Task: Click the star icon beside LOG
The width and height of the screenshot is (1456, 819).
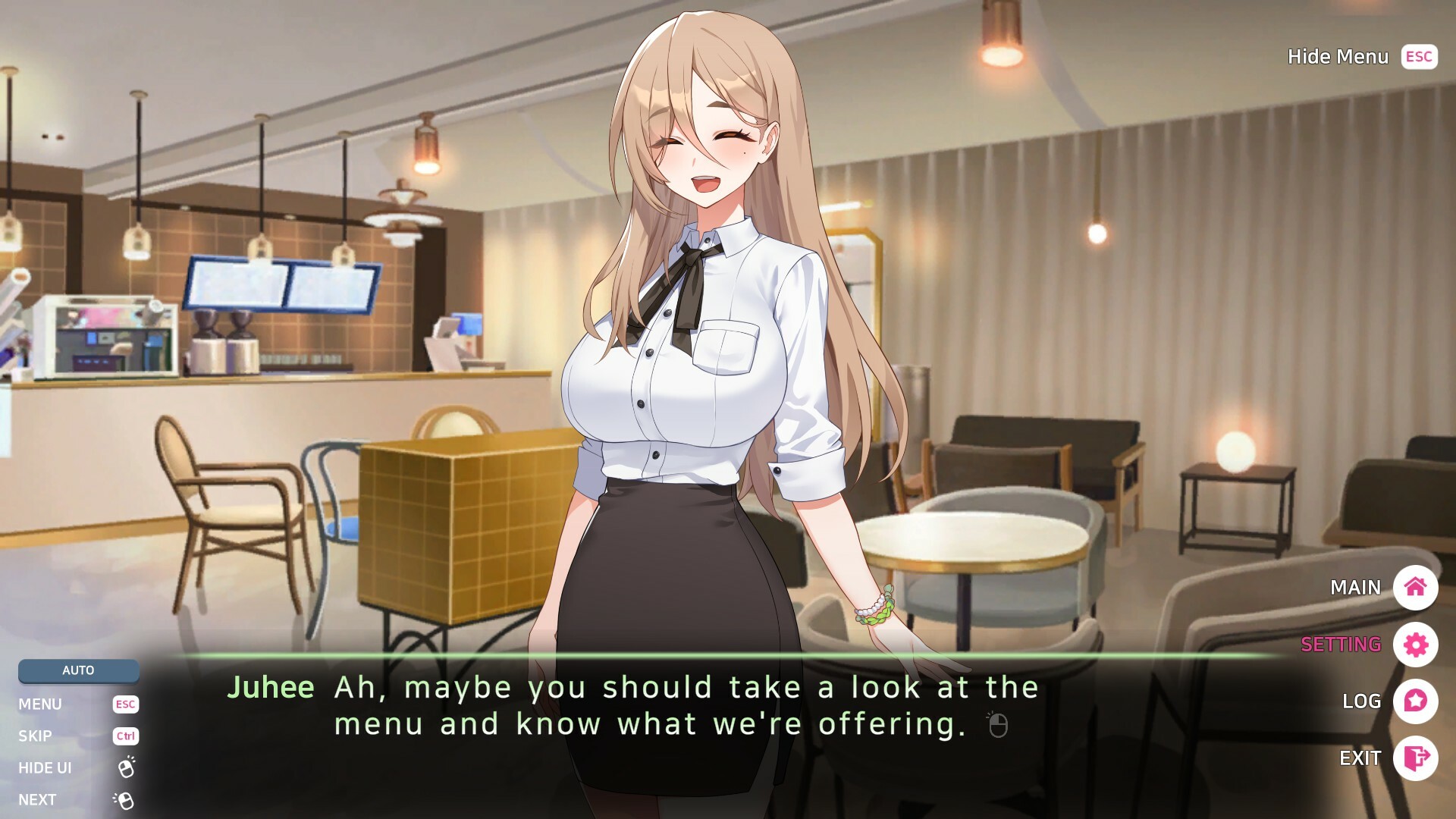Action: (1417, 701)
